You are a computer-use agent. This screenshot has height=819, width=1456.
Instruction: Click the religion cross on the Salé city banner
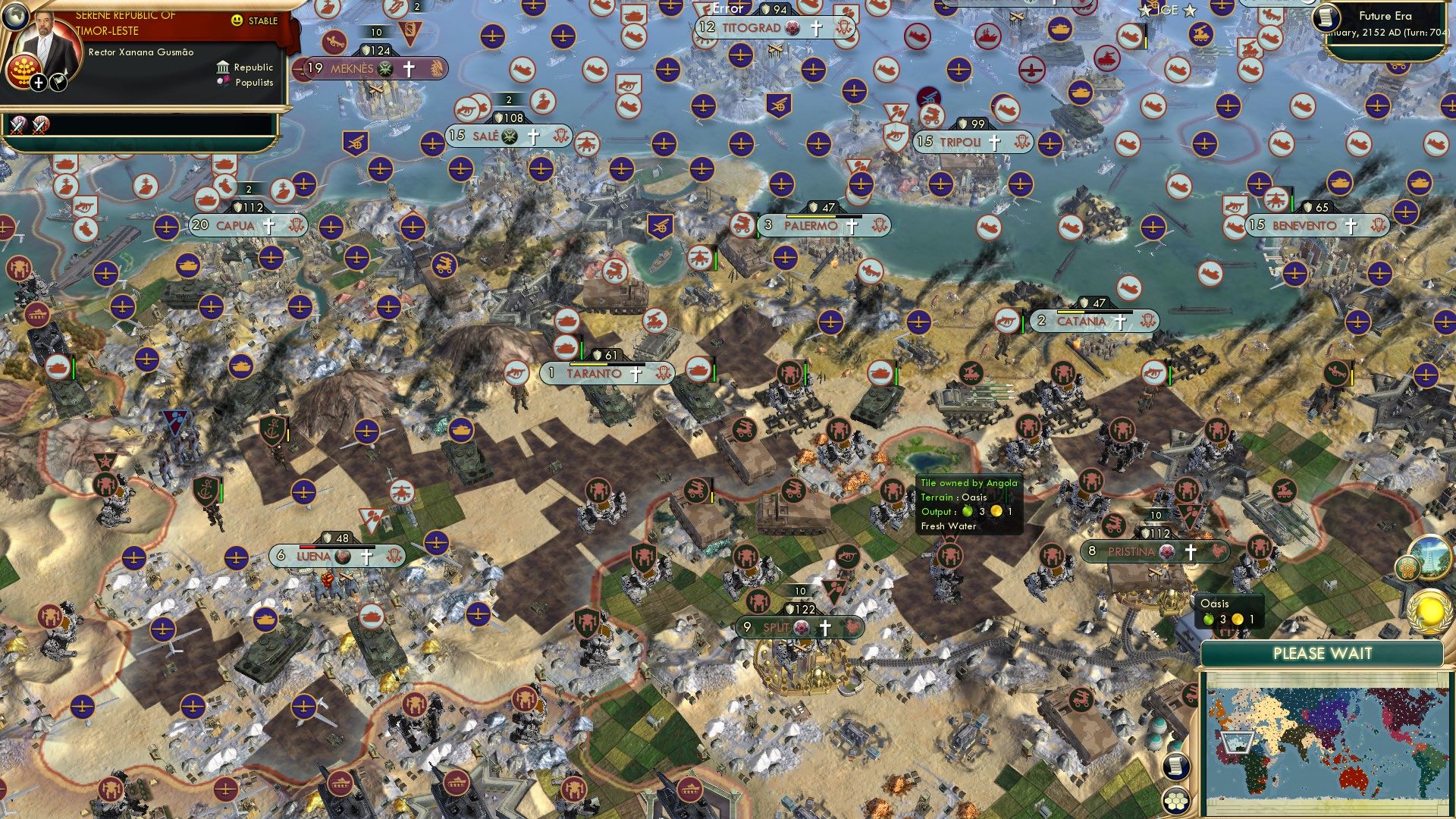click(x=533, y=137)
